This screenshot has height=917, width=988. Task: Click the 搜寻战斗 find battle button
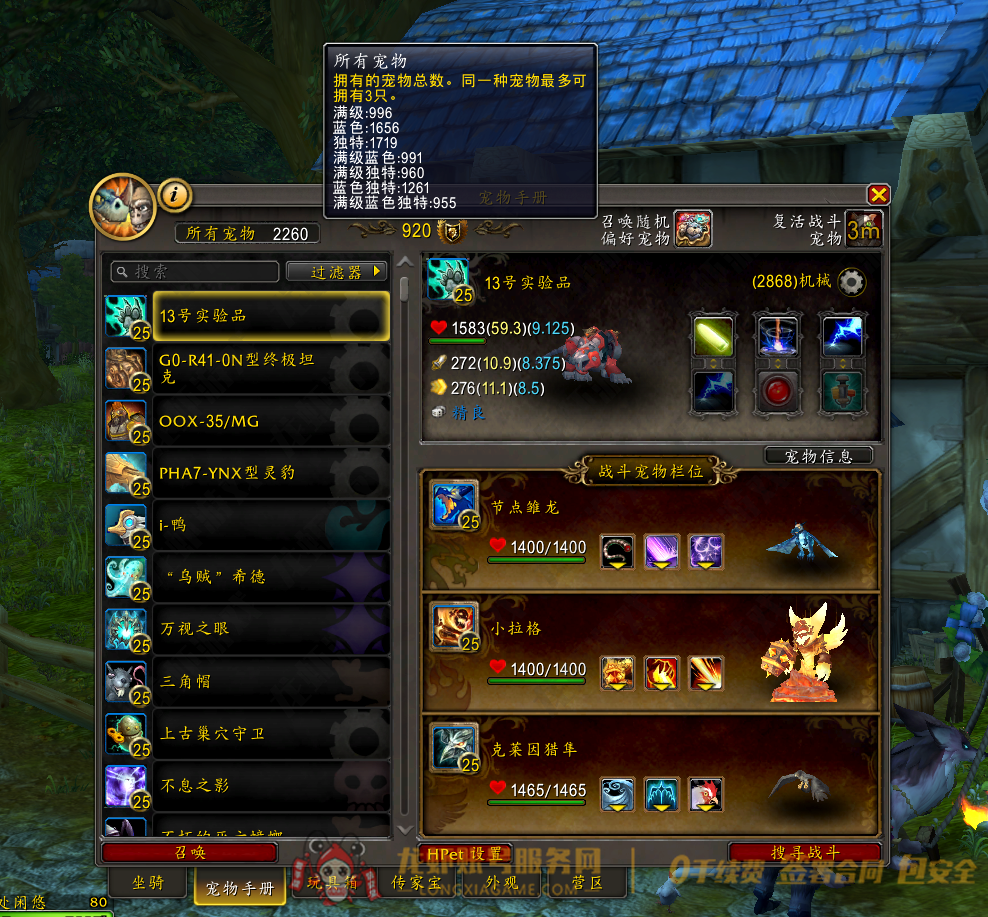pyautogui.click(x=804, y=853)
